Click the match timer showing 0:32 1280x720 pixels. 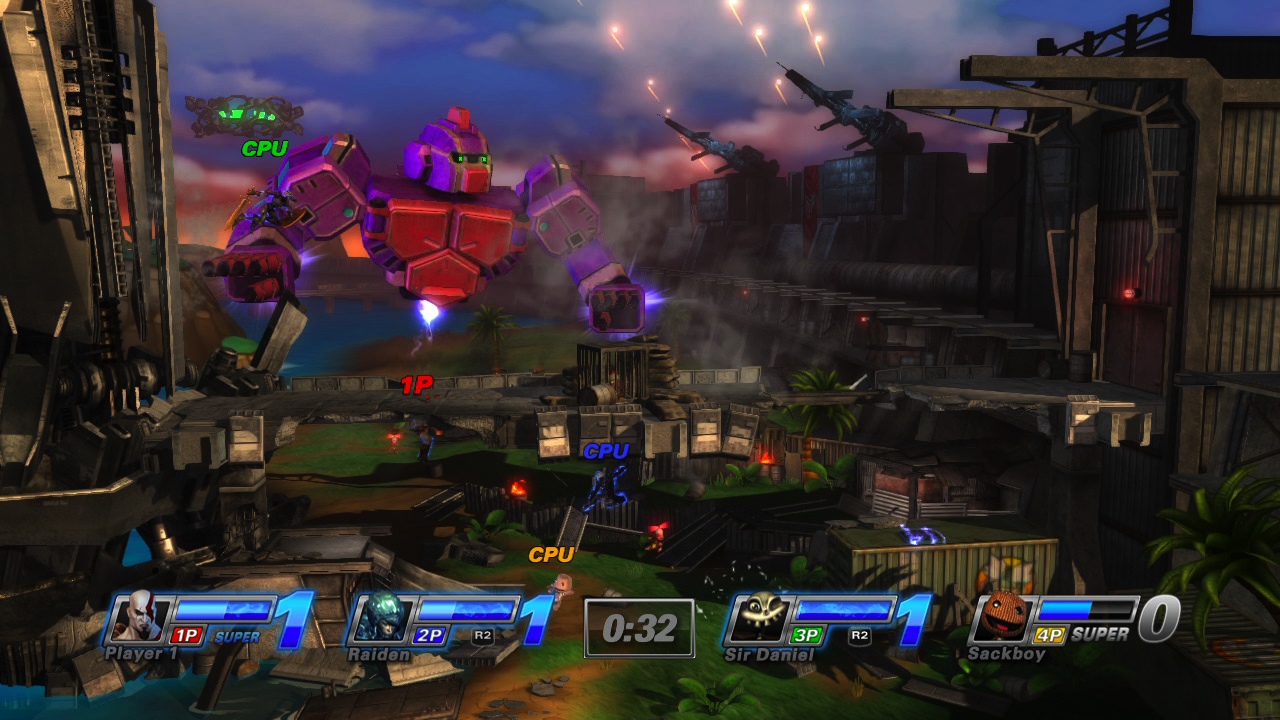coord(639,627)
